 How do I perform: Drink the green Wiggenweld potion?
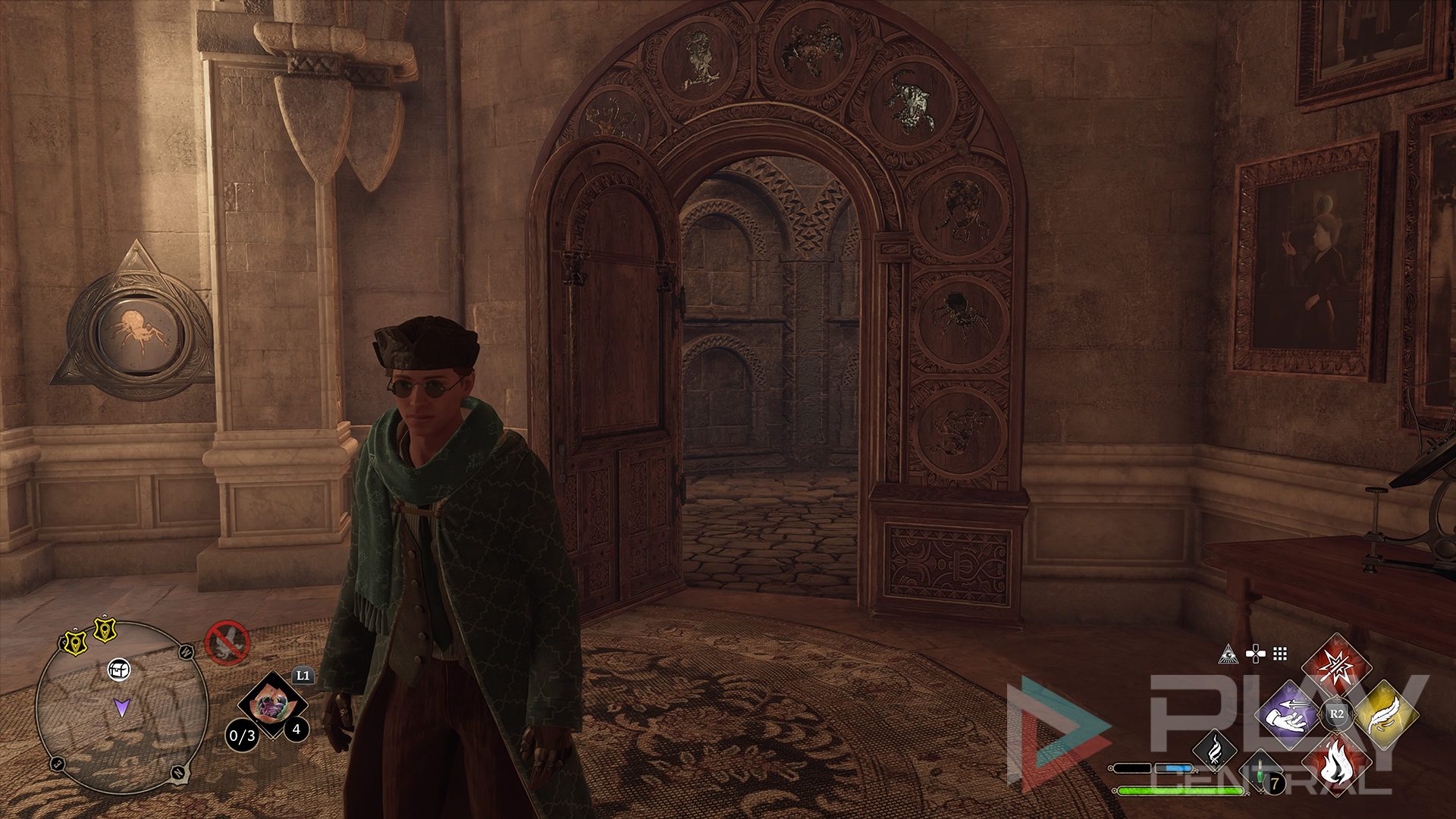pos(1260,772)
